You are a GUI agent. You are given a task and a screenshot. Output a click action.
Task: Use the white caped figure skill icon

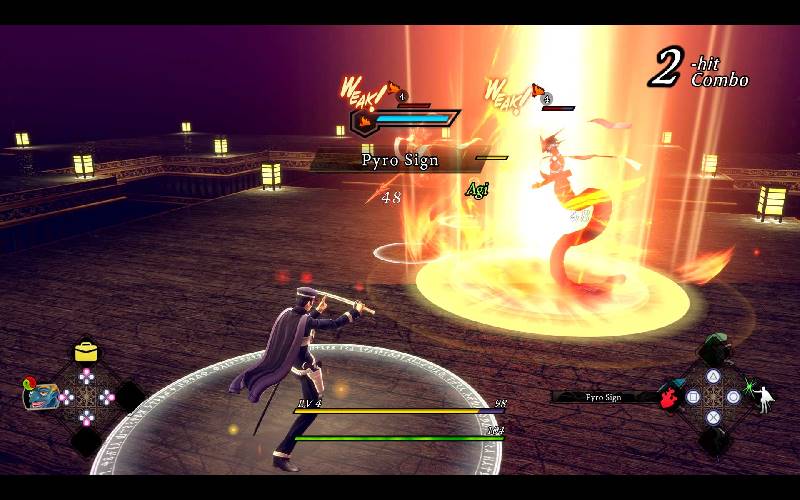point(767,397)
